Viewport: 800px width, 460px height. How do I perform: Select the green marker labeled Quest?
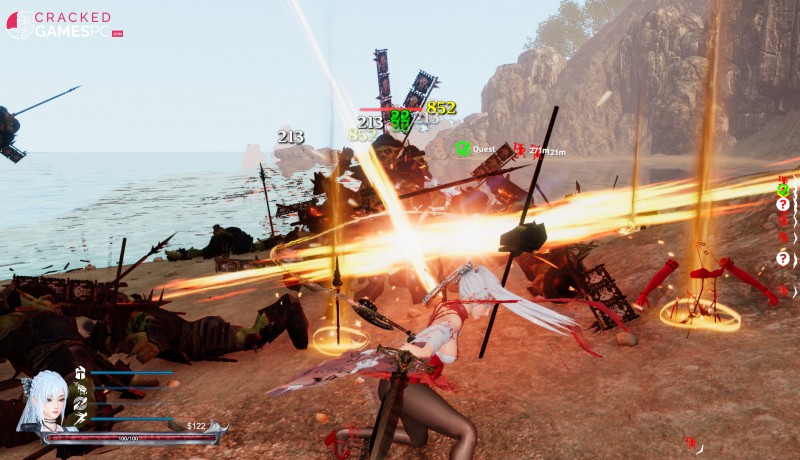coord(462,148)
